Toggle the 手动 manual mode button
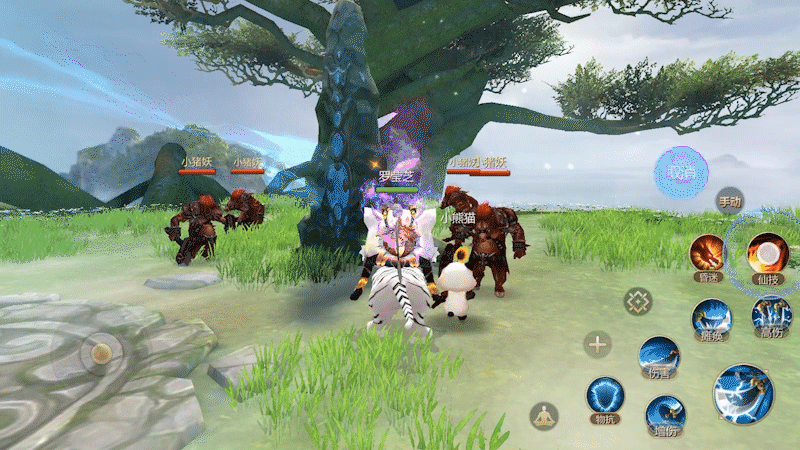 tap(730, 202)
